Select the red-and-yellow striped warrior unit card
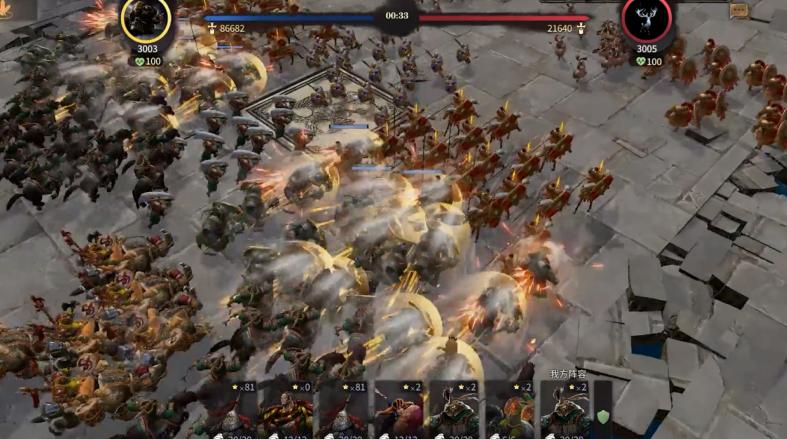This screenshot has width=787, height=439. coord(287,412)
